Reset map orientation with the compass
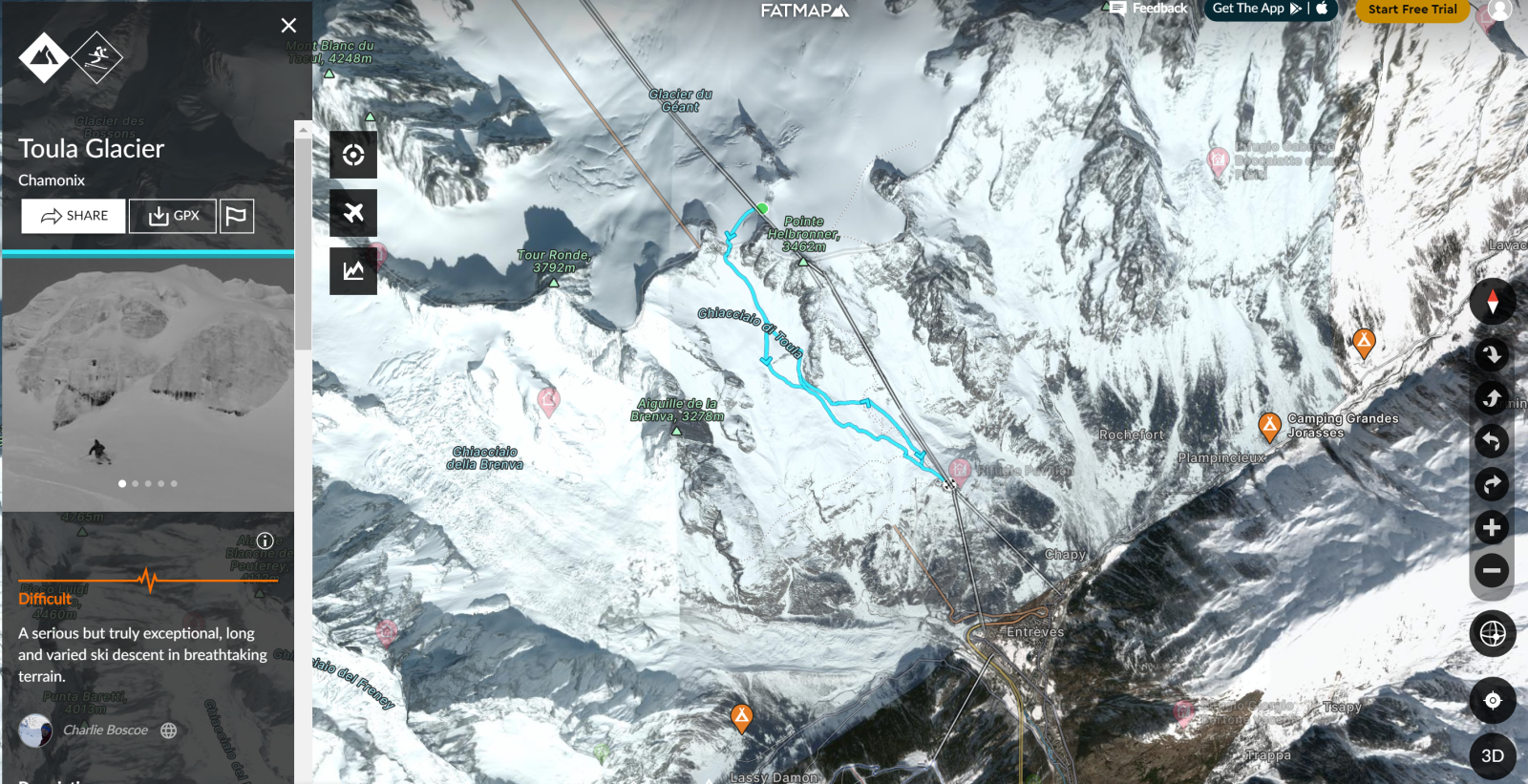Image resolution: width=1528 pixels, height=784 pixels. pyautogui.click(x=1493, y=302)
